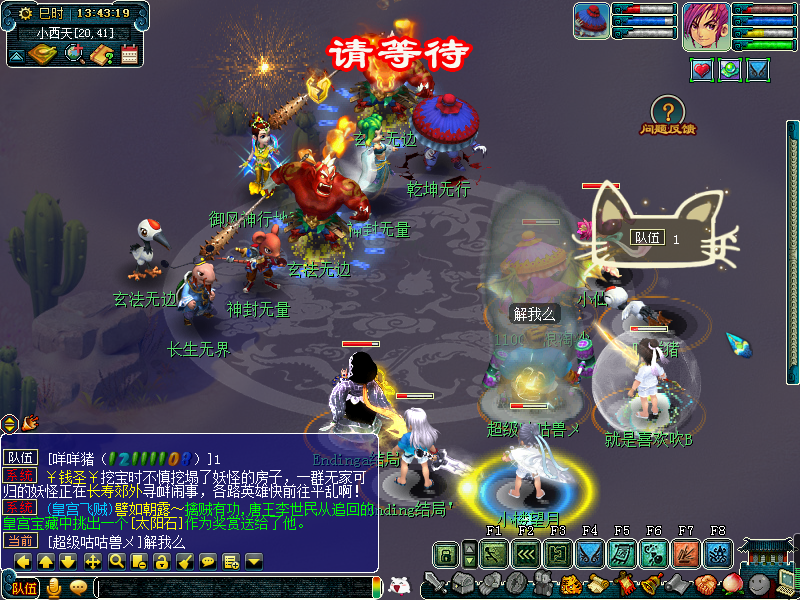Click the green orb status icon
Screen dimensions: 800x600
[x=730, y=70]
